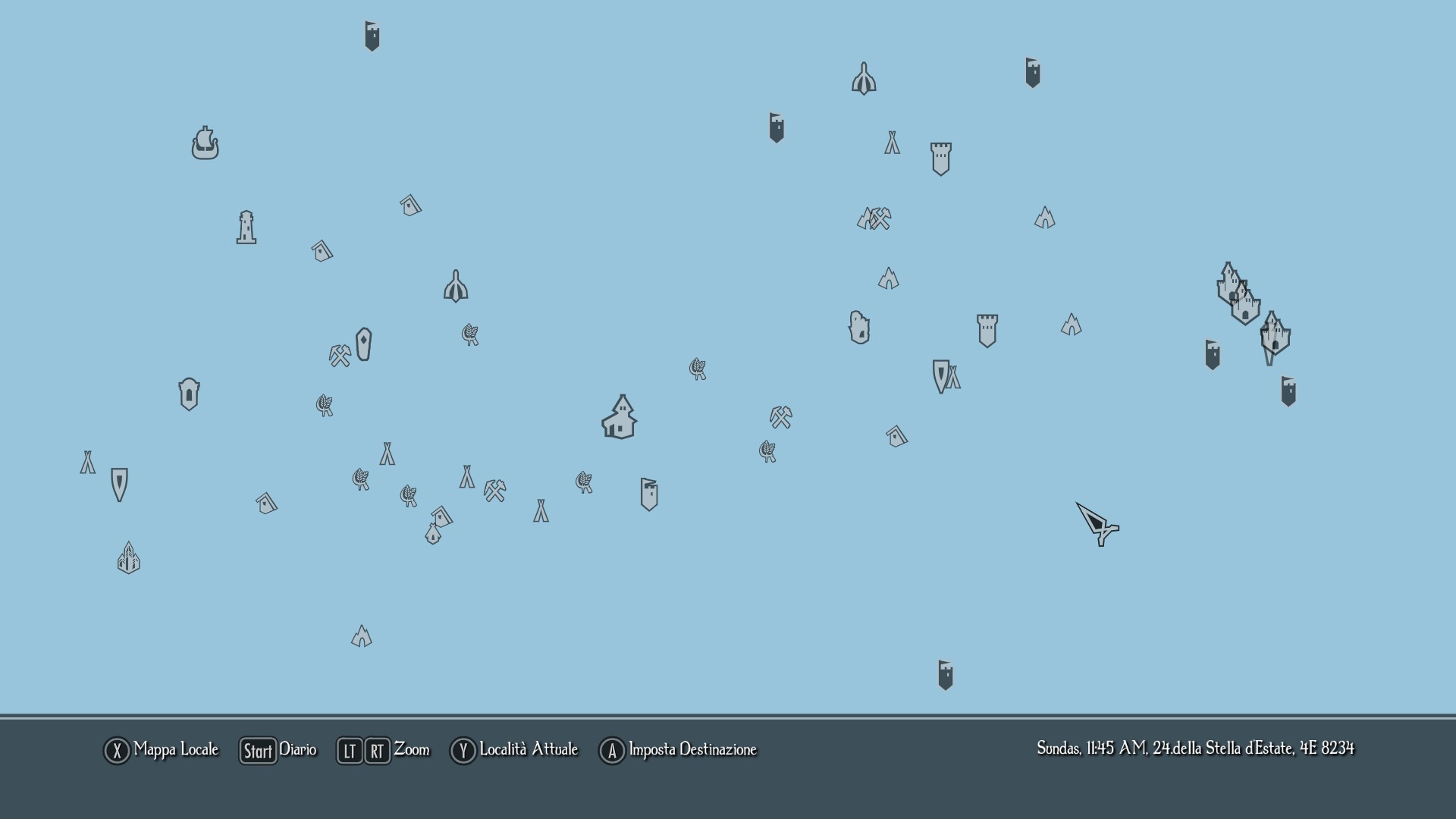Click the wheat farm marker near the church

point(696,369)
